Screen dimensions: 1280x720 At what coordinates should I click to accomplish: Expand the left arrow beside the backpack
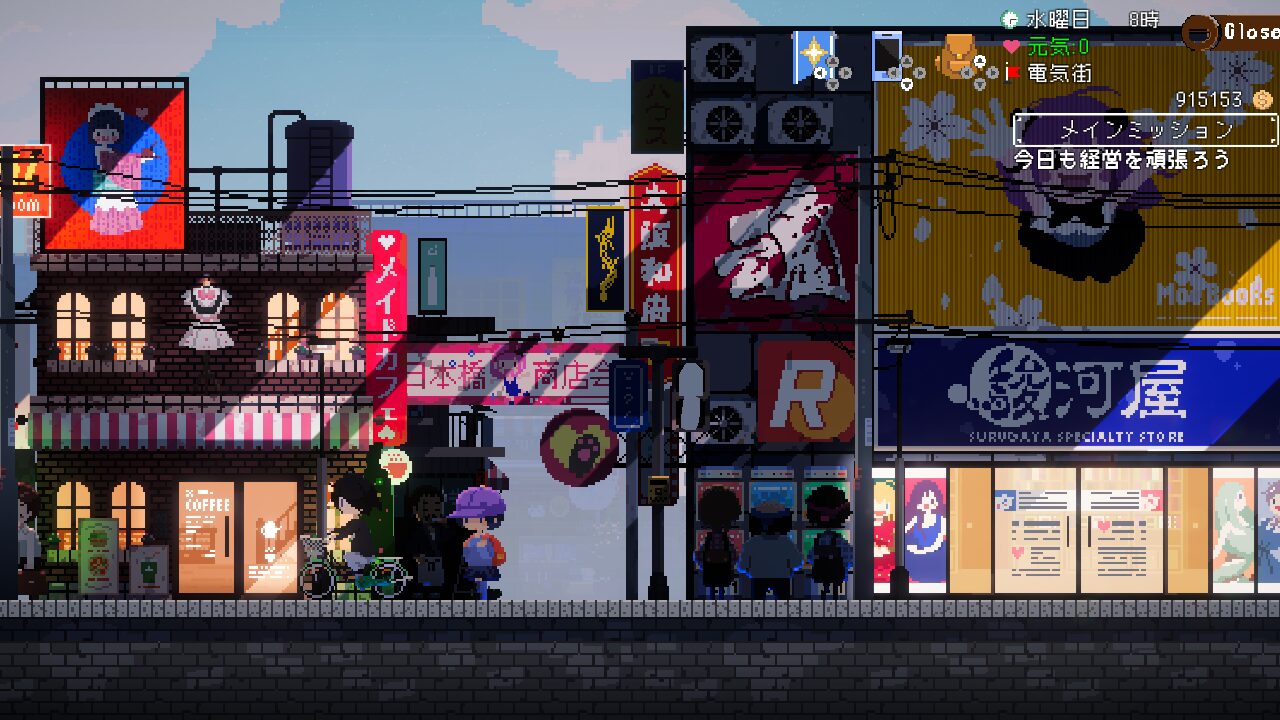point(966,72)
